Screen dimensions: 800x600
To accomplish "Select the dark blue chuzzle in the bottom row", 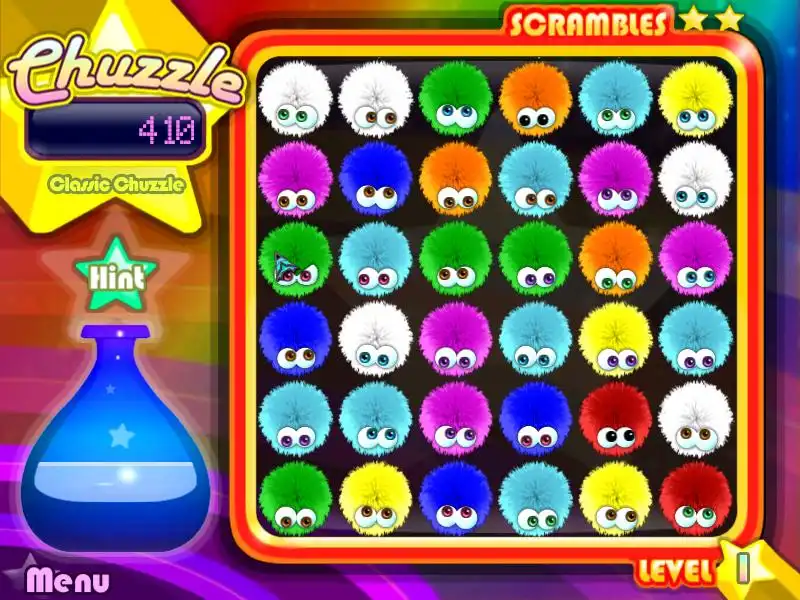I will pos(455,499).
